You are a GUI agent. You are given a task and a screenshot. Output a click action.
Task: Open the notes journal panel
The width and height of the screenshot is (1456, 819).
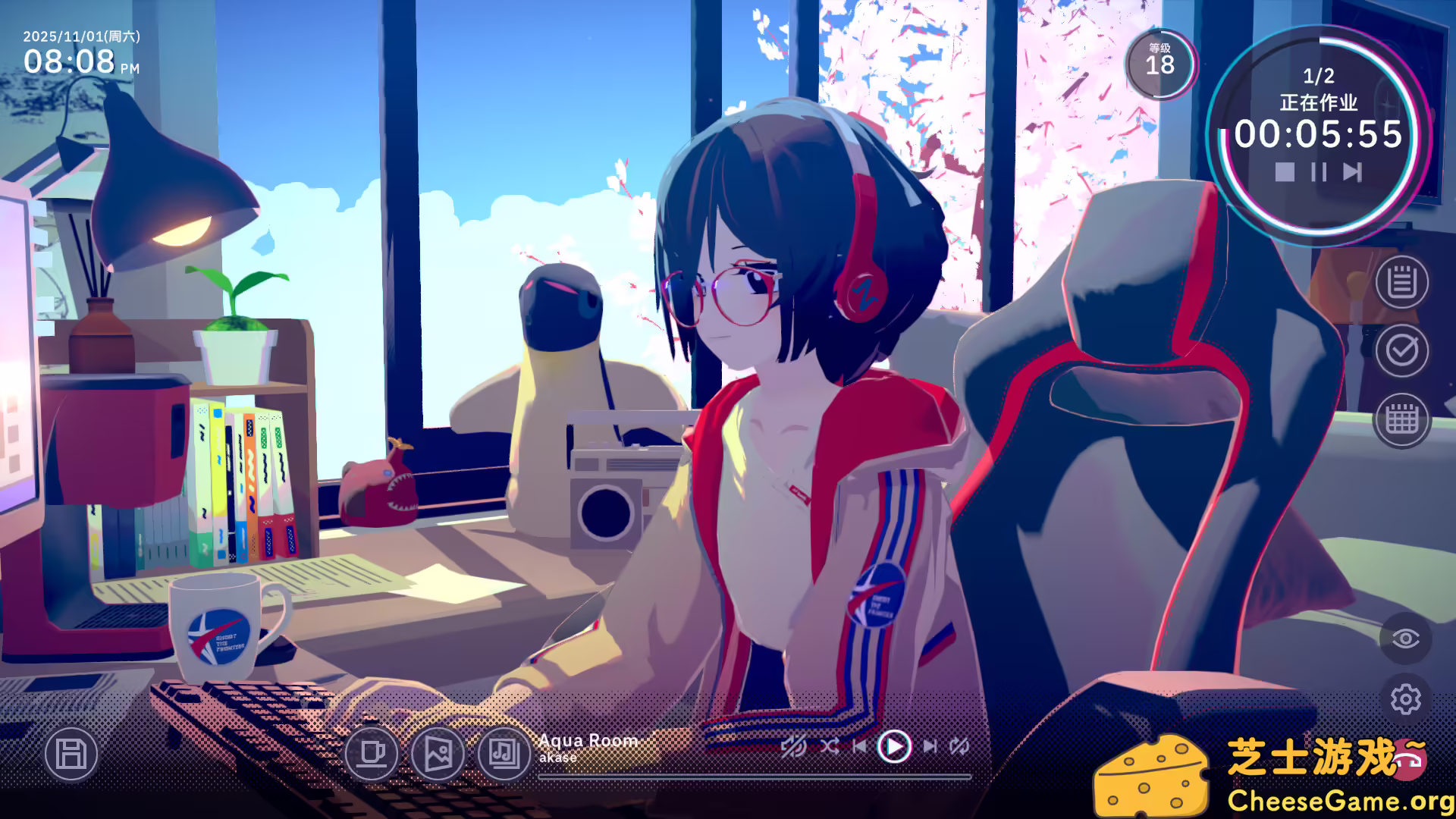click(x=1401, y=284)
